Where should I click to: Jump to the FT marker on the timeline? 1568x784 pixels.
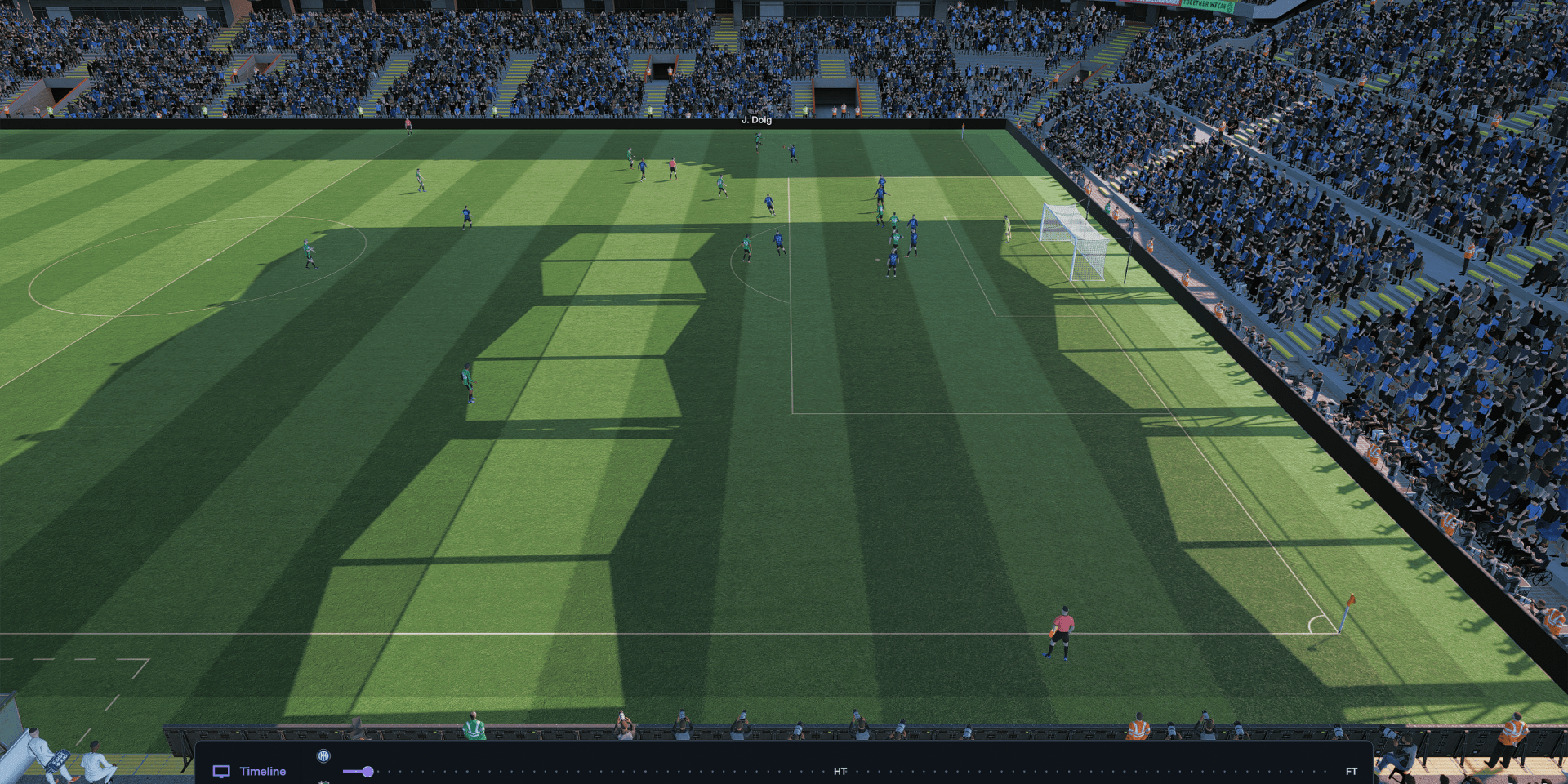click(1351, 771)
